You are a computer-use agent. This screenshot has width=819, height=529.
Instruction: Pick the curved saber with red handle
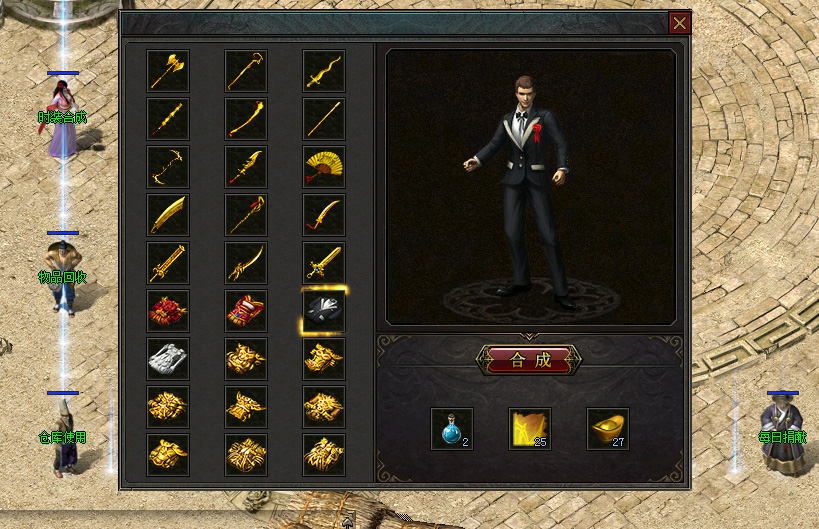pos(324,215)
